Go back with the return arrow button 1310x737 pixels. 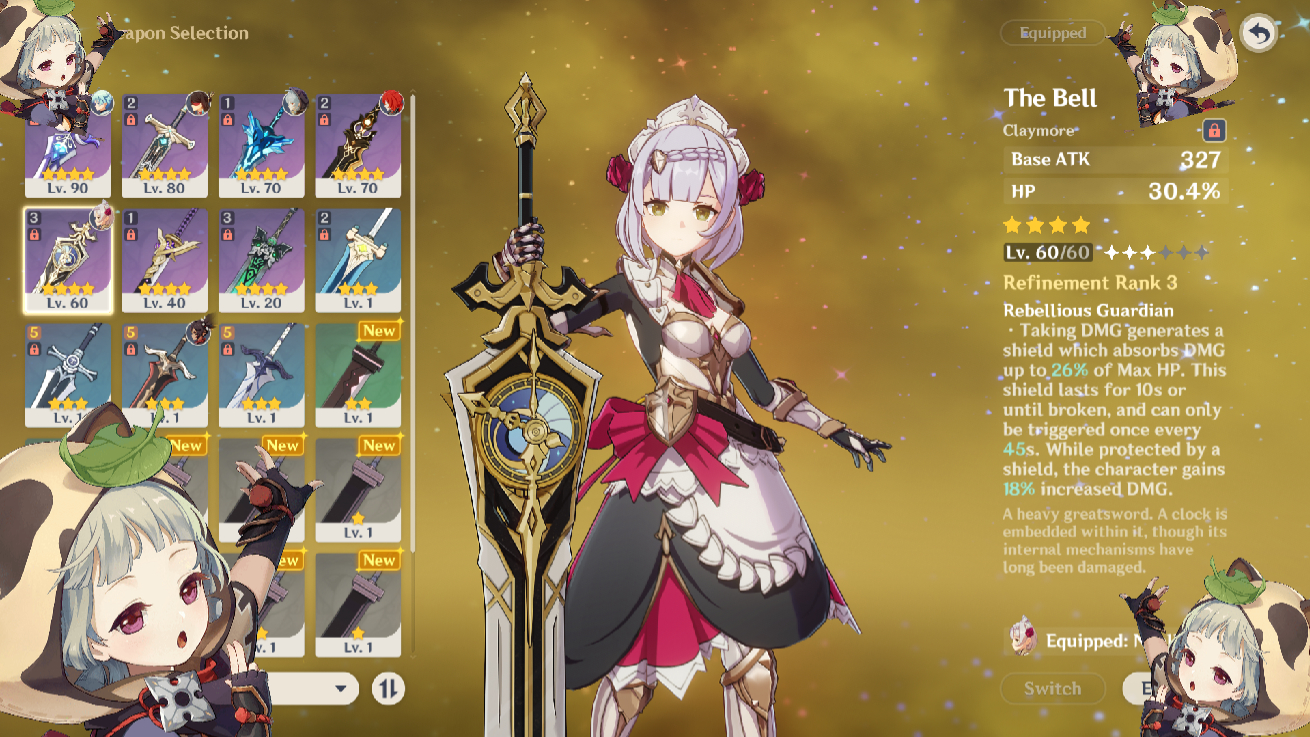tap(1259, 34)
